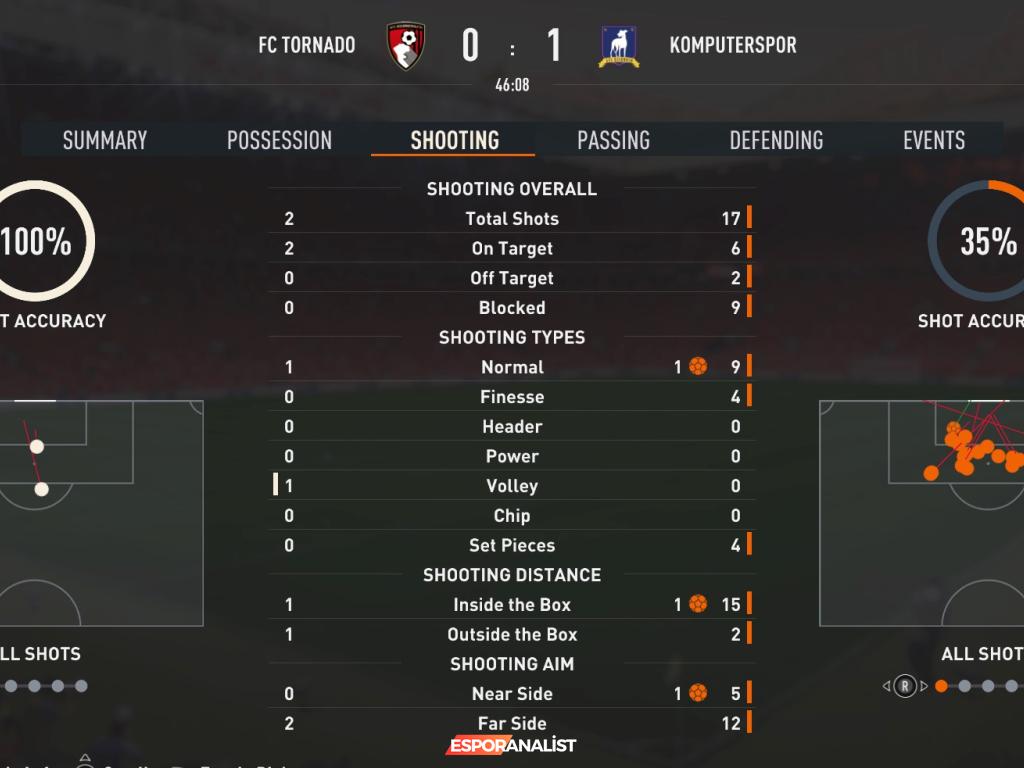Click the FC Tornado shot map pitch
The width and height of the screenshot is (1024, 768).
101,513
